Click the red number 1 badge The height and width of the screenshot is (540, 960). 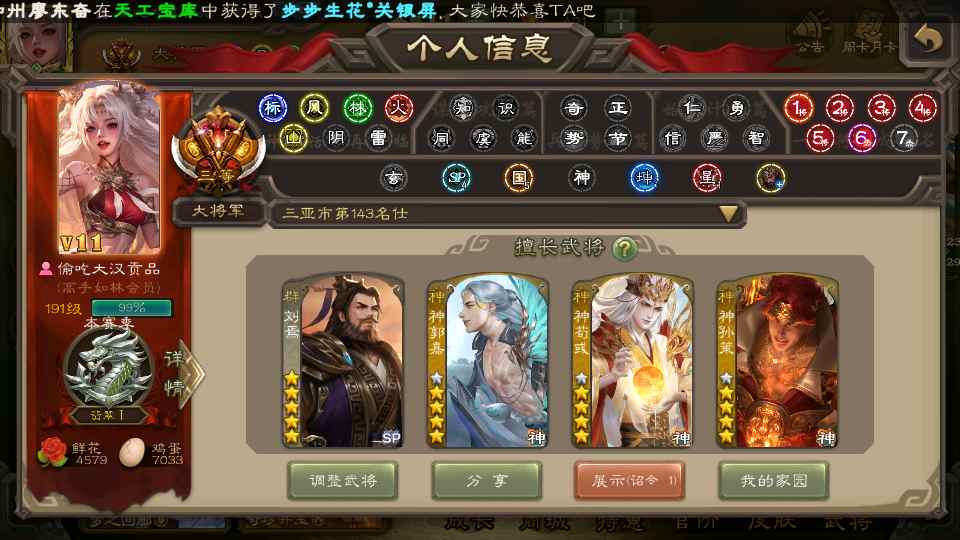coord(797,108)
